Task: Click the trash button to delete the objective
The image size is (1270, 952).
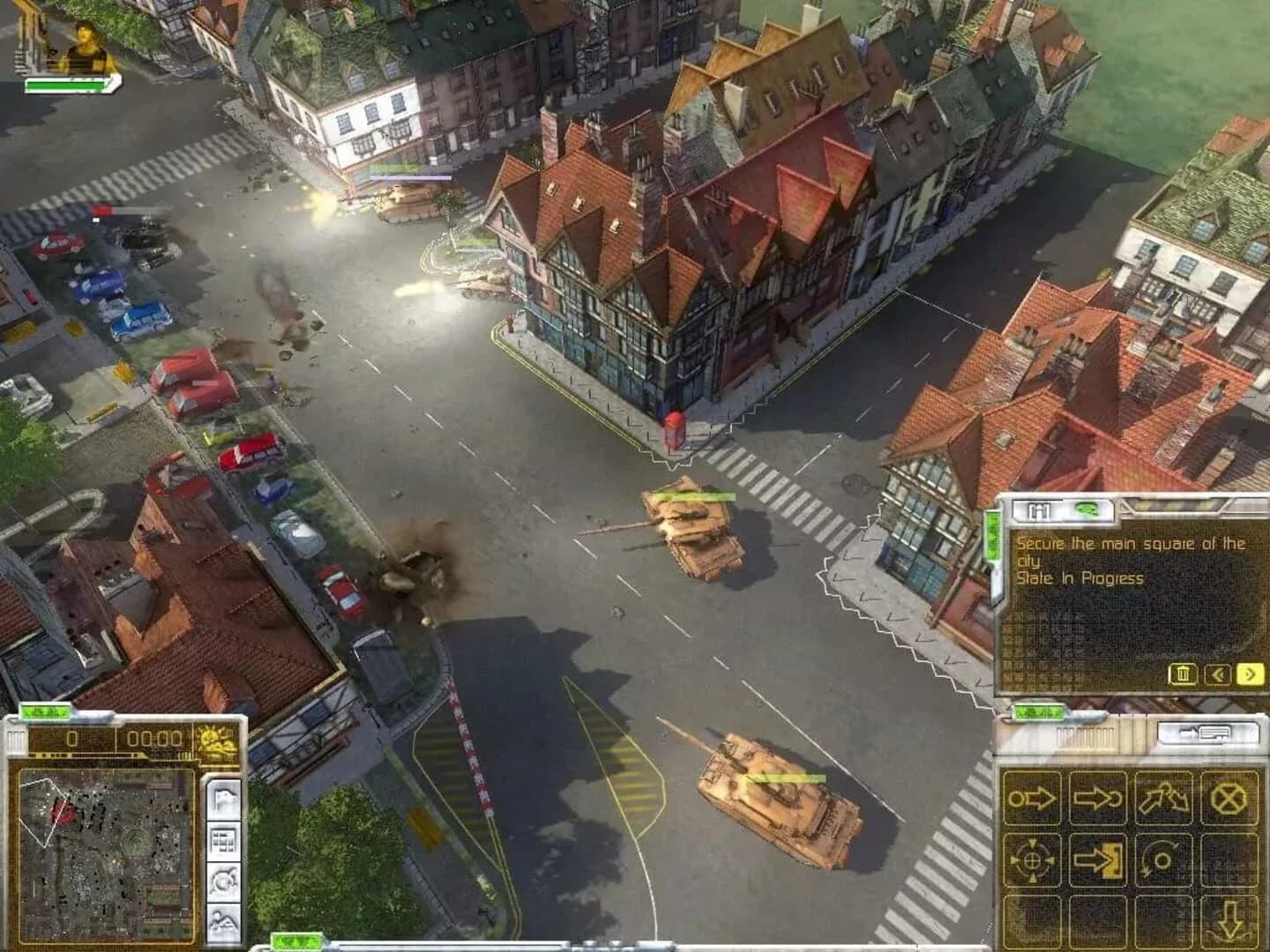Action: [x=1182, y=675]
